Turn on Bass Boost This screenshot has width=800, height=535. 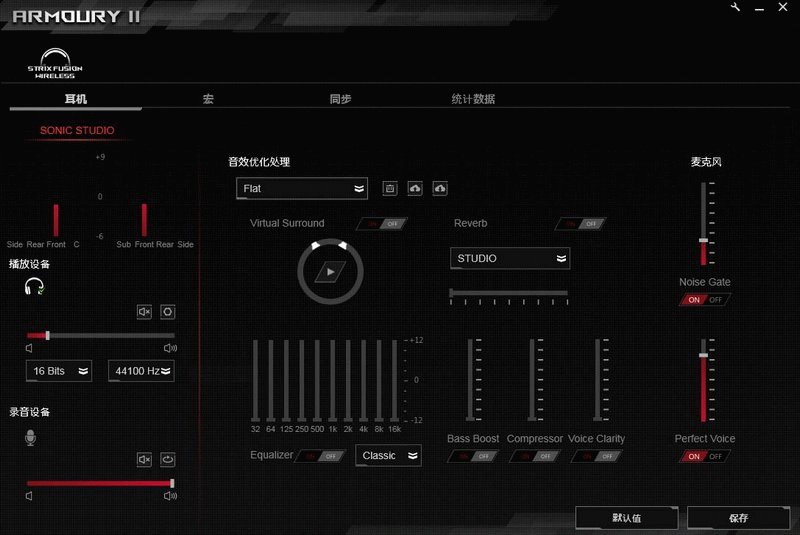click(473, 457)
